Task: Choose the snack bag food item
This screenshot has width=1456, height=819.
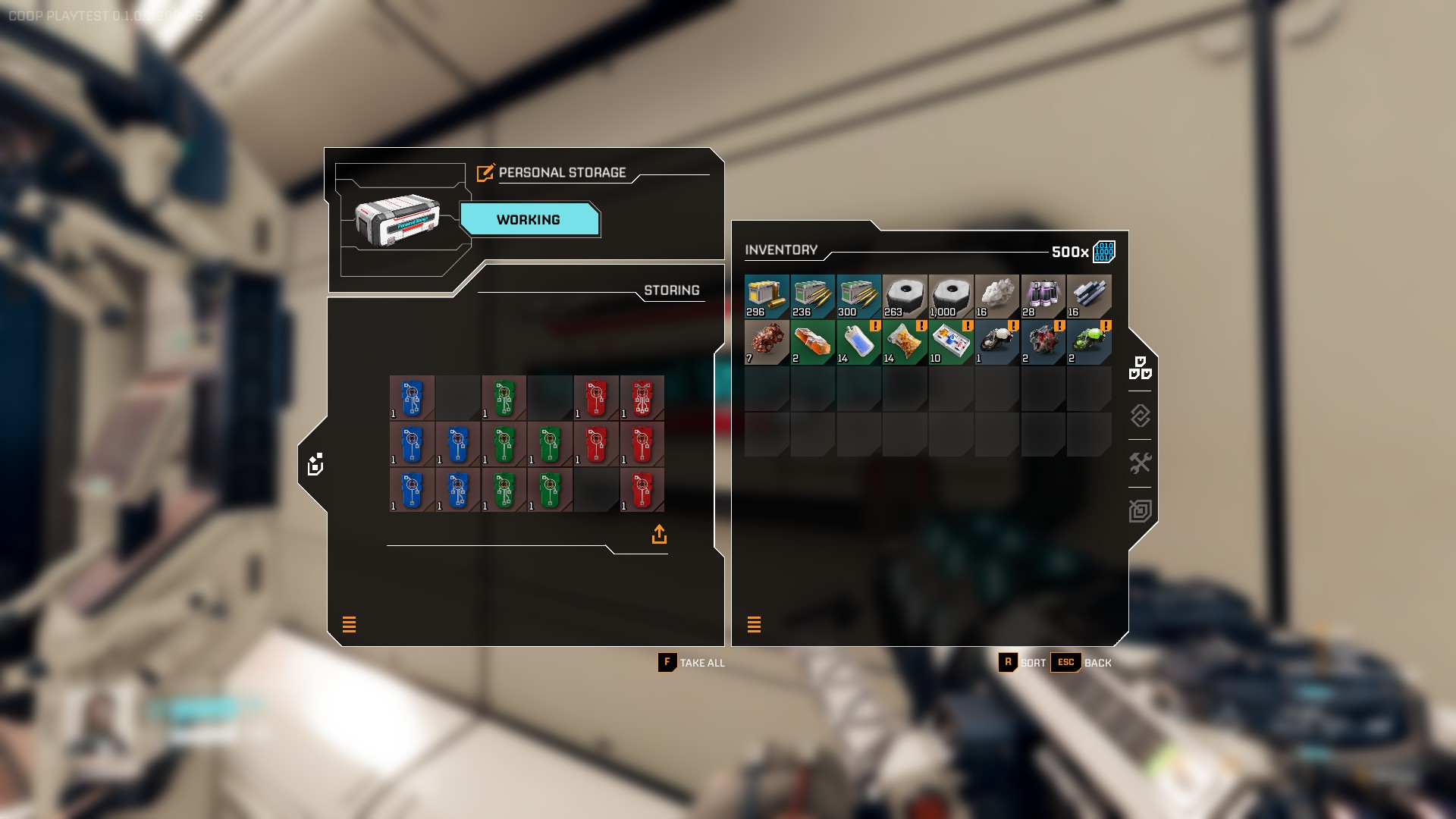Action: tap(905, 343)
